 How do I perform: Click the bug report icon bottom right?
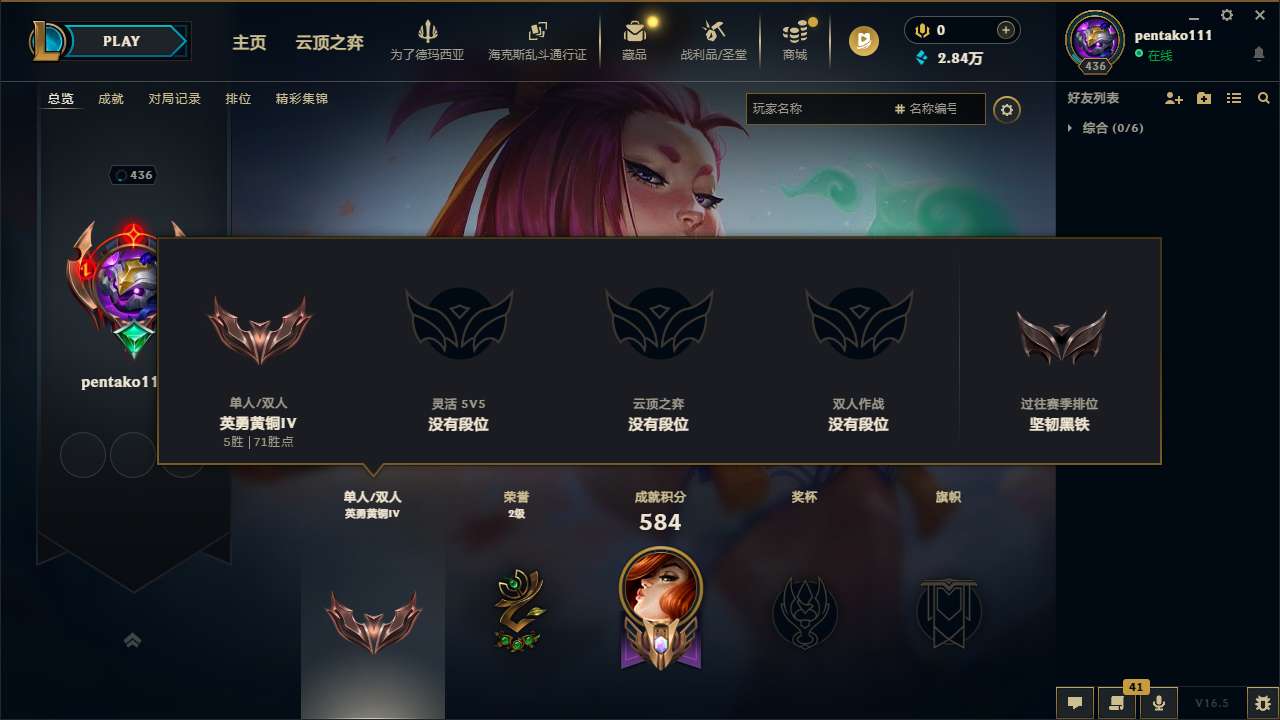tap(1264, 702)
